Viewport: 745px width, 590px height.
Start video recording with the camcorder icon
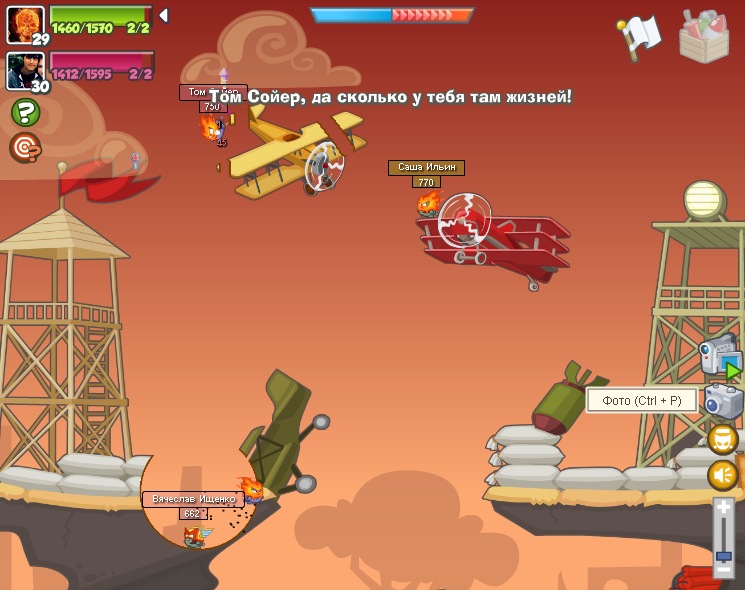pos(719,357)
